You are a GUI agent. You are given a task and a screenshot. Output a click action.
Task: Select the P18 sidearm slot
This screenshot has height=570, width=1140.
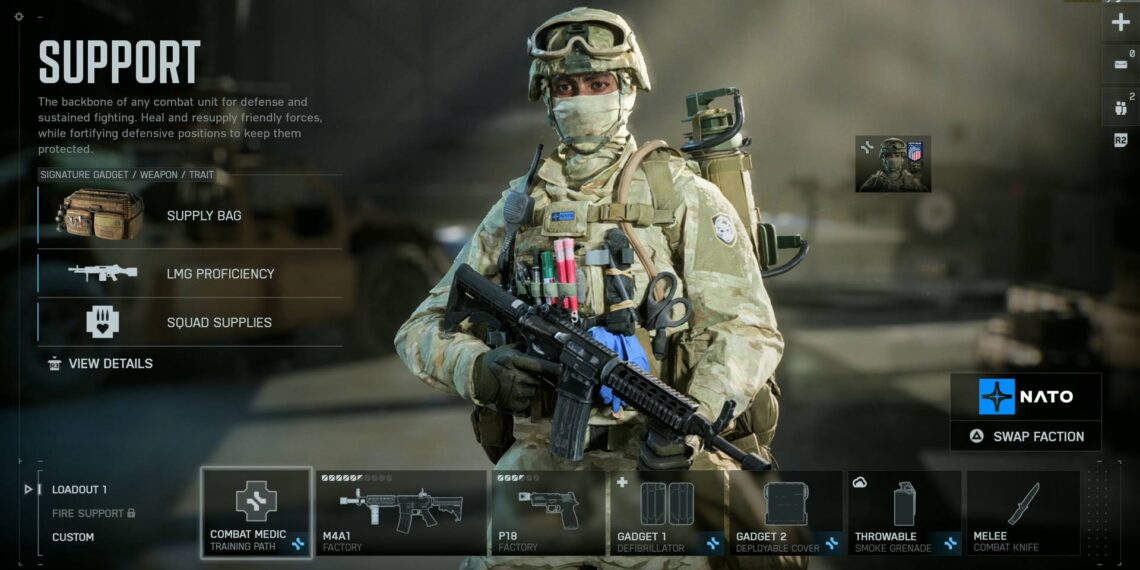point(548,512)
